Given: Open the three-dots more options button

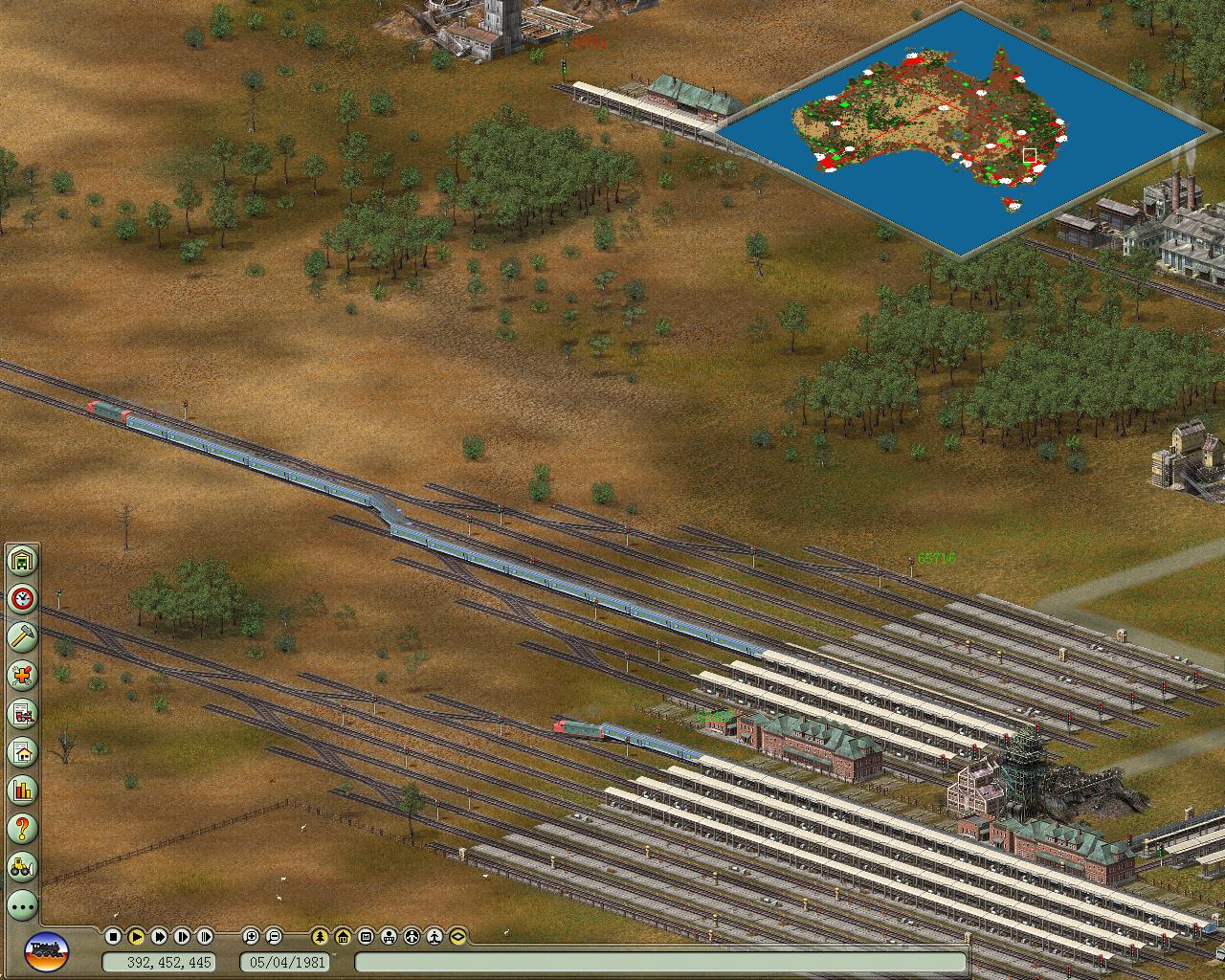Looking at the screenshot, I should [22, 904].
